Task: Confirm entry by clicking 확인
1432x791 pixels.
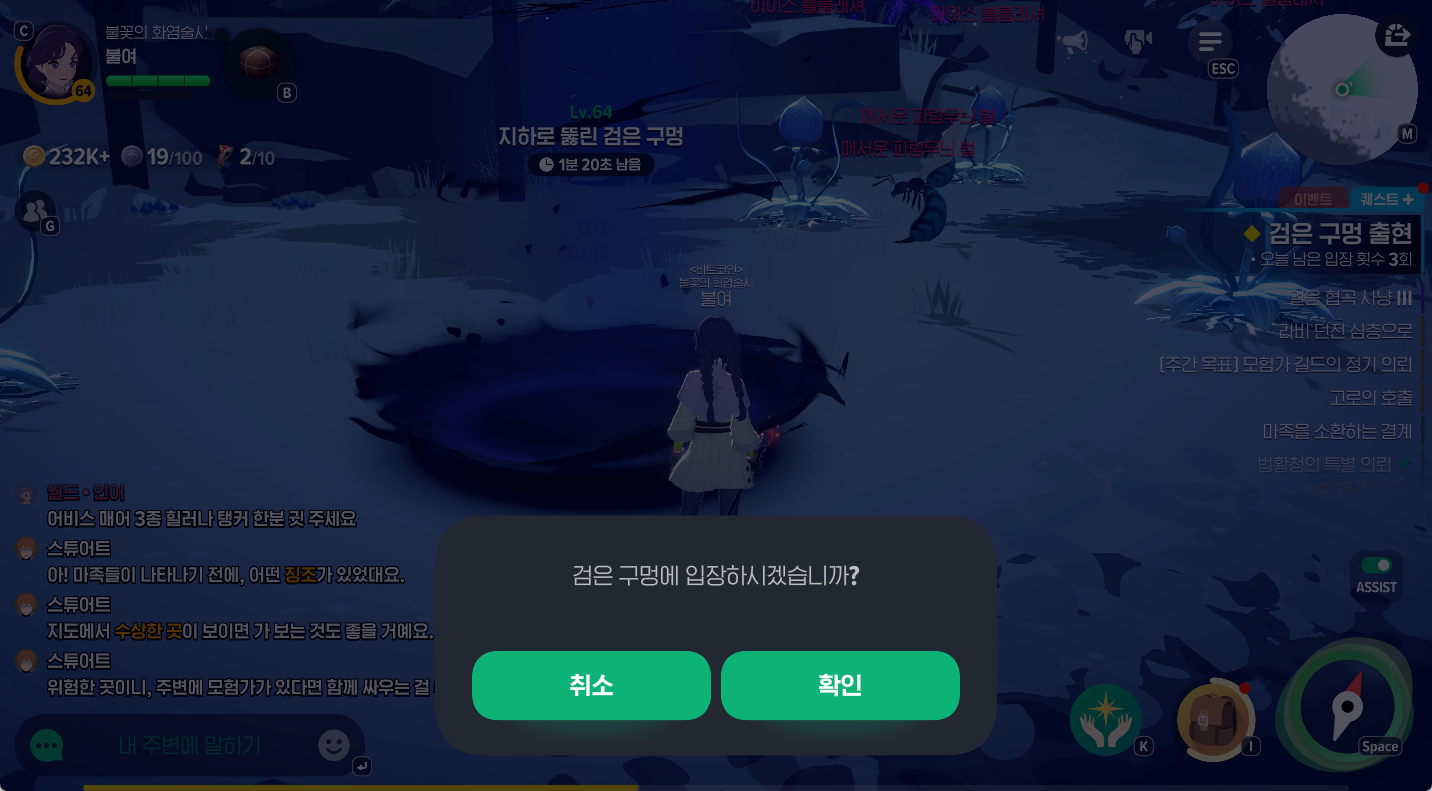Action: point(840,685)
